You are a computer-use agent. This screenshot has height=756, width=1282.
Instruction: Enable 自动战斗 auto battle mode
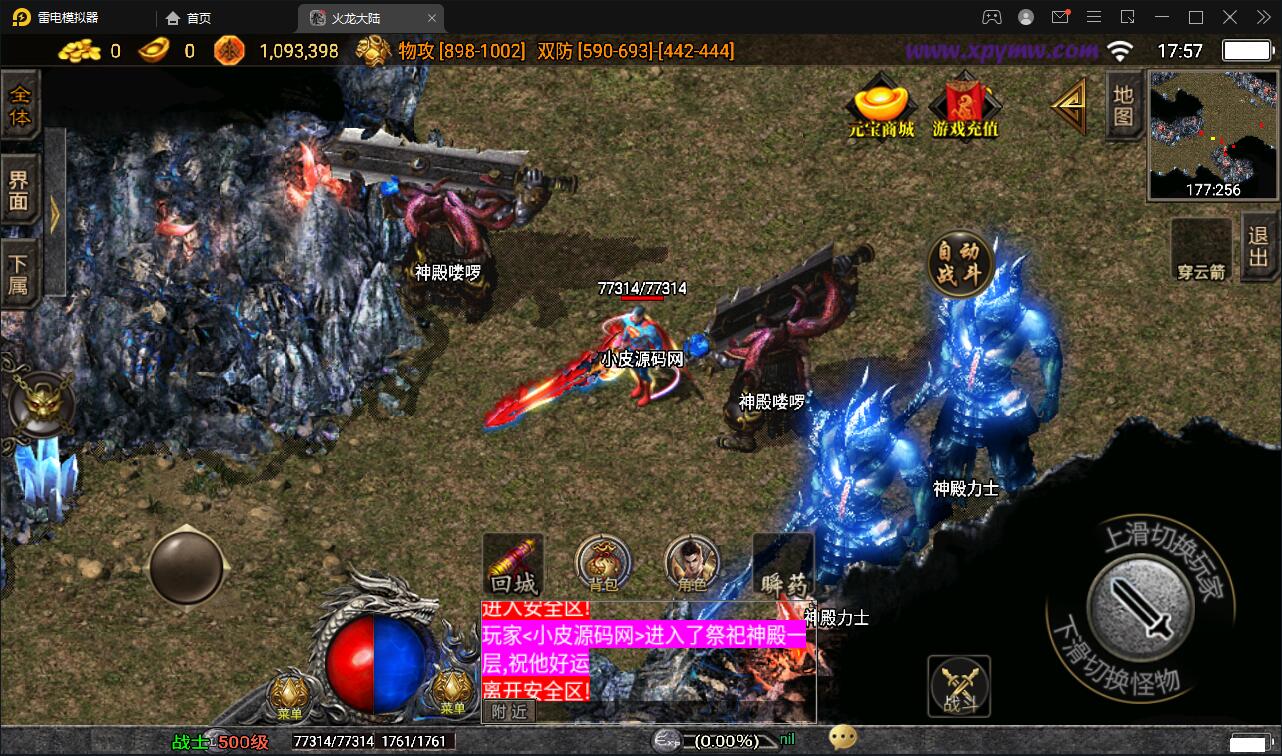pyautogui.click(x=962, y=262)
